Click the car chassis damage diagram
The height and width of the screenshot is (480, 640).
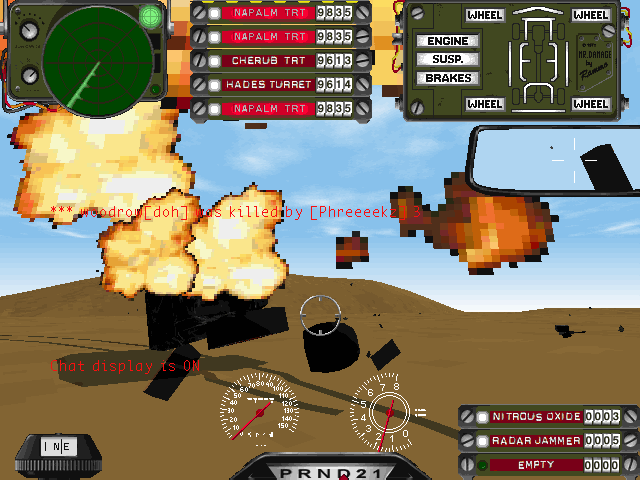[x=536, y=60]
